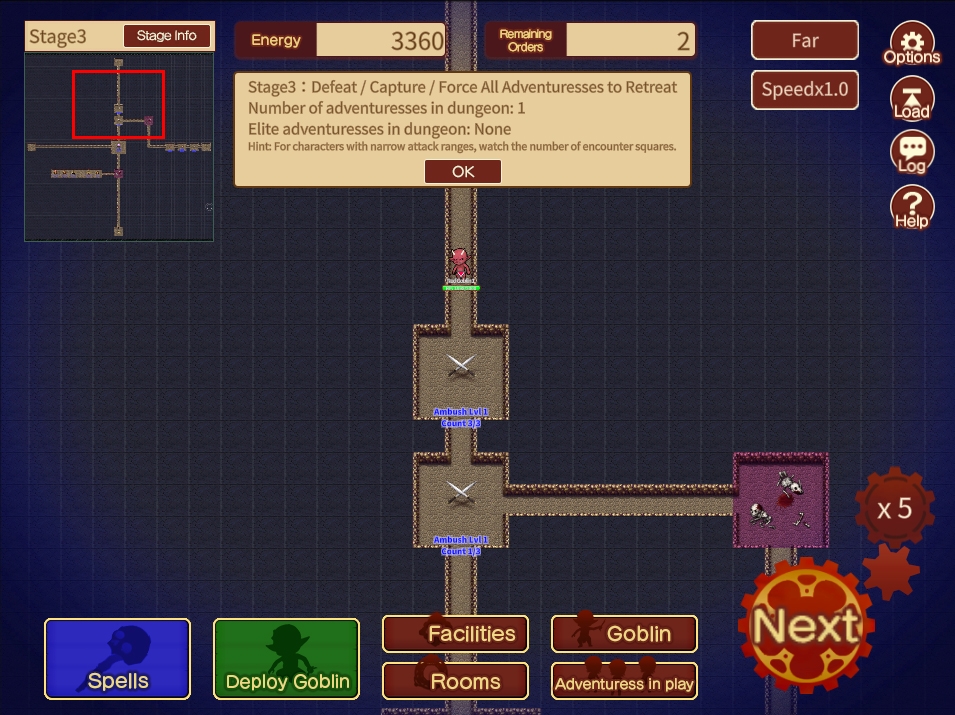
Task: Open the Help screen
Action: (x=911, y=208)
